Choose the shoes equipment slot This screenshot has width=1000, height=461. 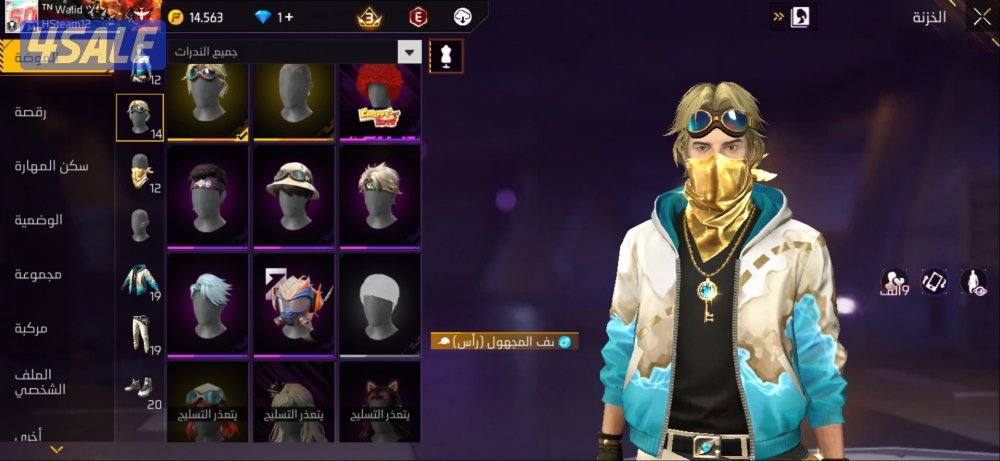(140, 388)
